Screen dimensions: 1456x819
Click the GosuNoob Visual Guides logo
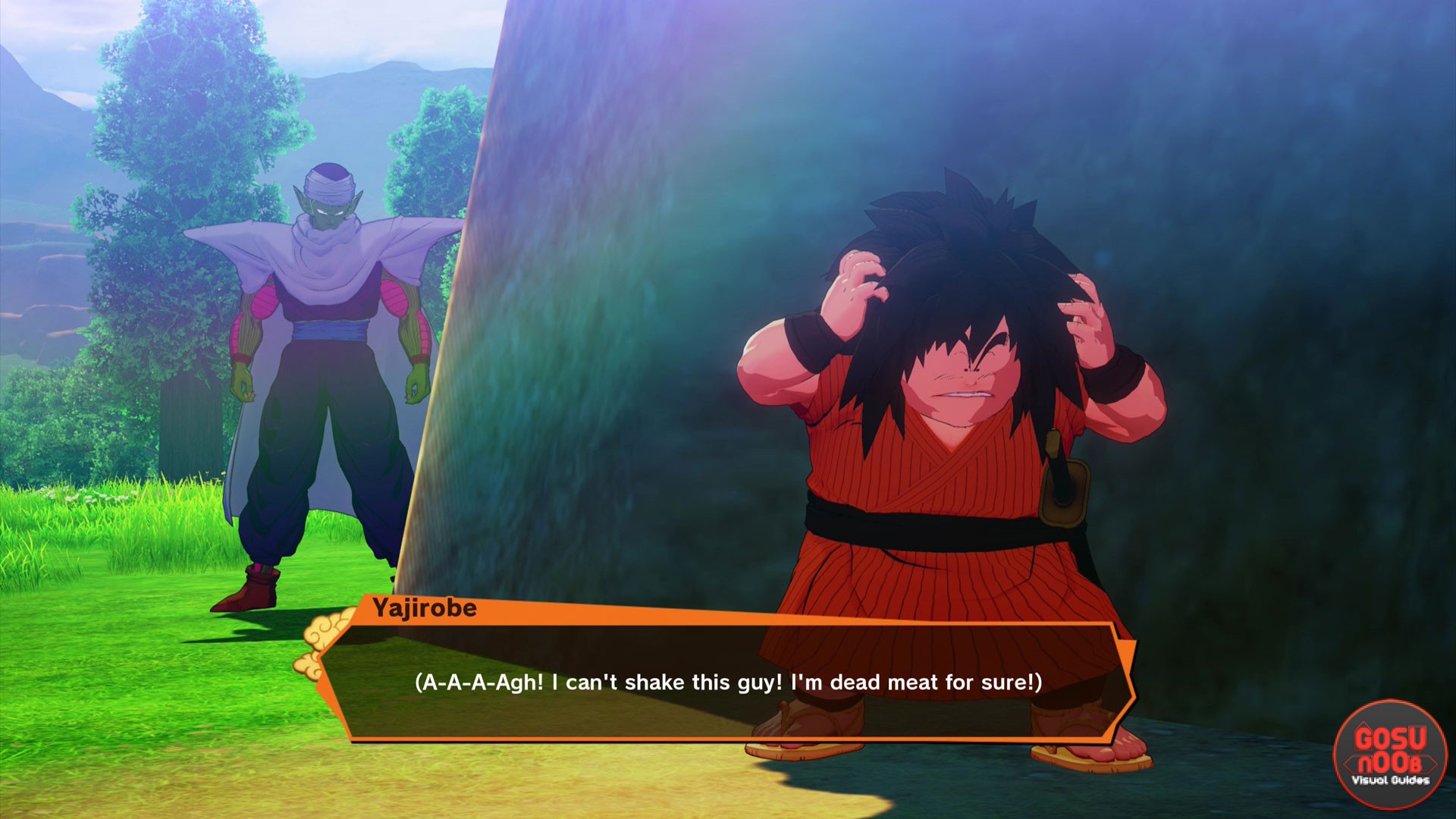pyautogui.click(x=1390, y=753)
